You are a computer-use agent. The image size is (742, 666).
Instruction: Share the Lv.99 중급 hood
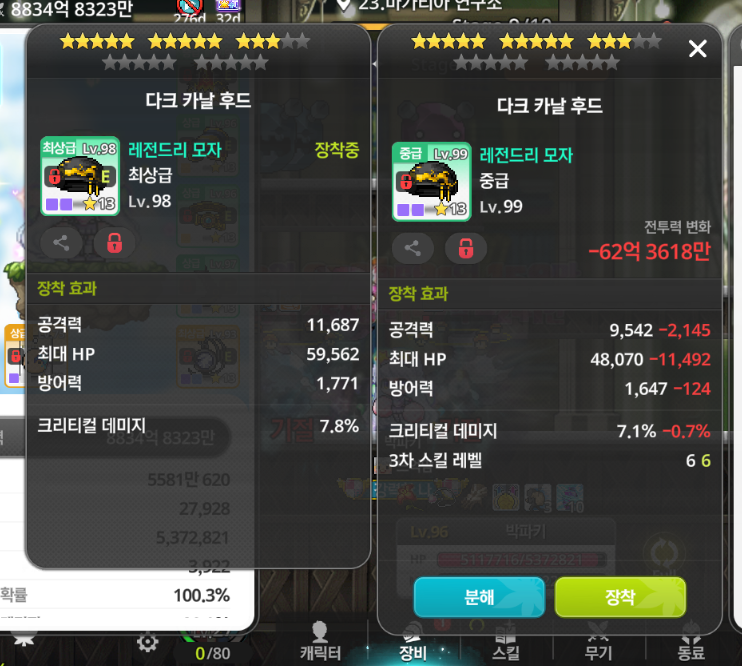click(x=412, y=248)
